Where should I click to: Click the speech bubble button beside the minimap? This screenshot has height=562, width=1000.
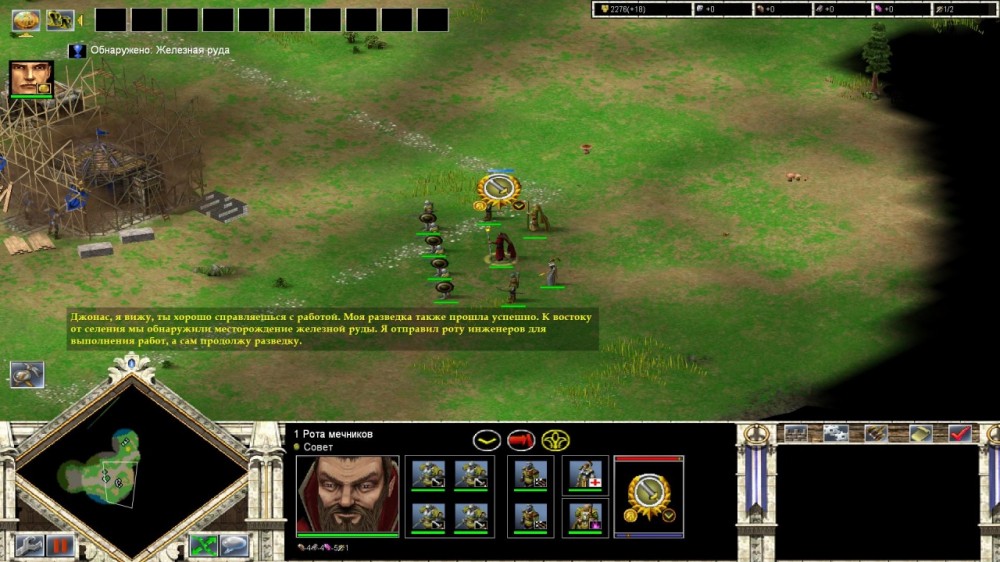point(235,546)
